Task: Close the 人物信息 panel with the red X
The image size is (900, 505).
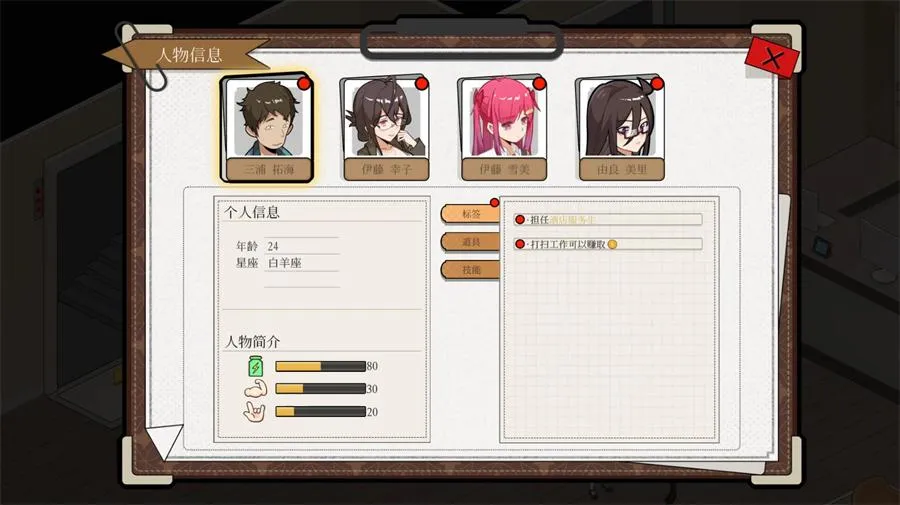Action: (772, 57)
